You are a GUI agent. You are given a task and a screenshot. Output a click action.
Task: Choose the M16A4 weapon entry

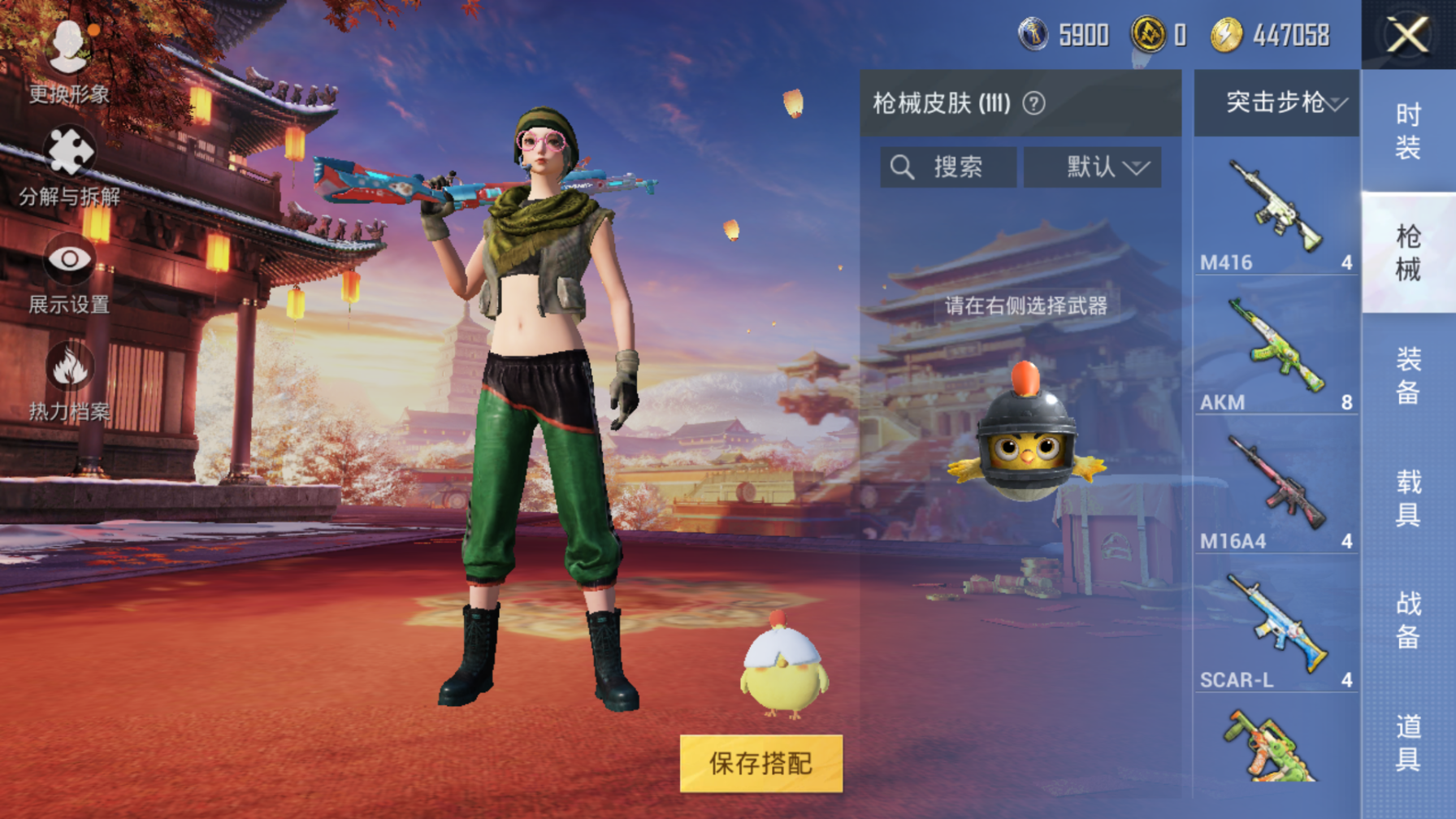[1276, 492]
